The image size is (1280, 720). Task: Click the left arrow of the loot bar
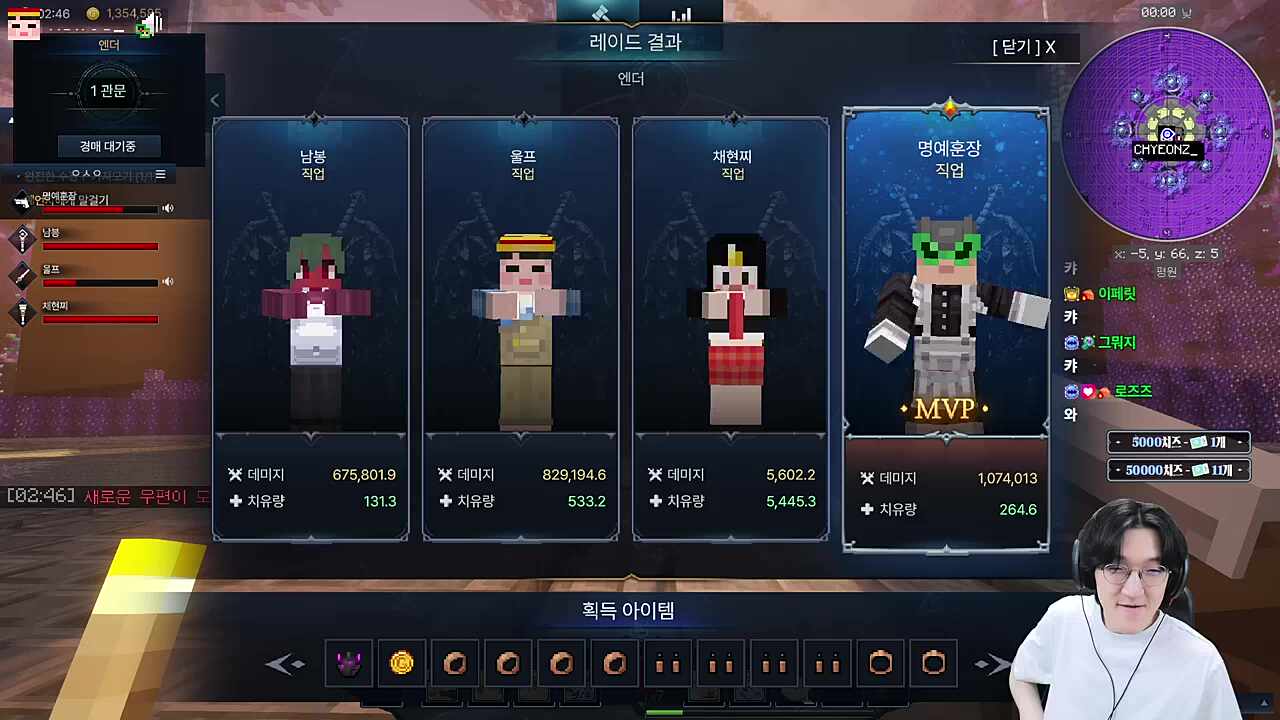click(x=285, y=663)
